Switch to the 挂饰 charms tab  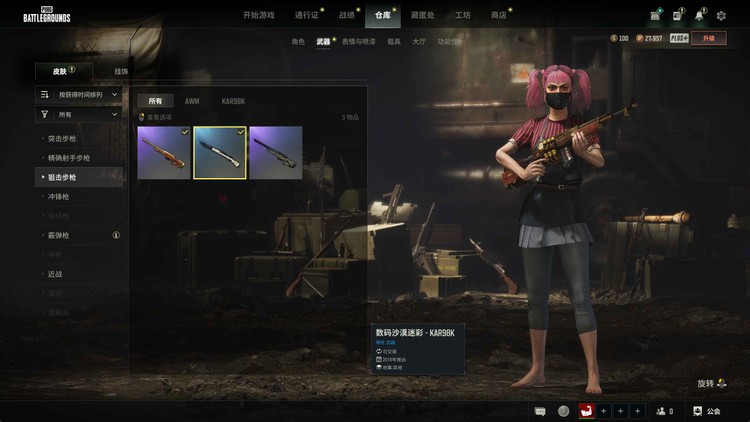(x=121, y=72)
